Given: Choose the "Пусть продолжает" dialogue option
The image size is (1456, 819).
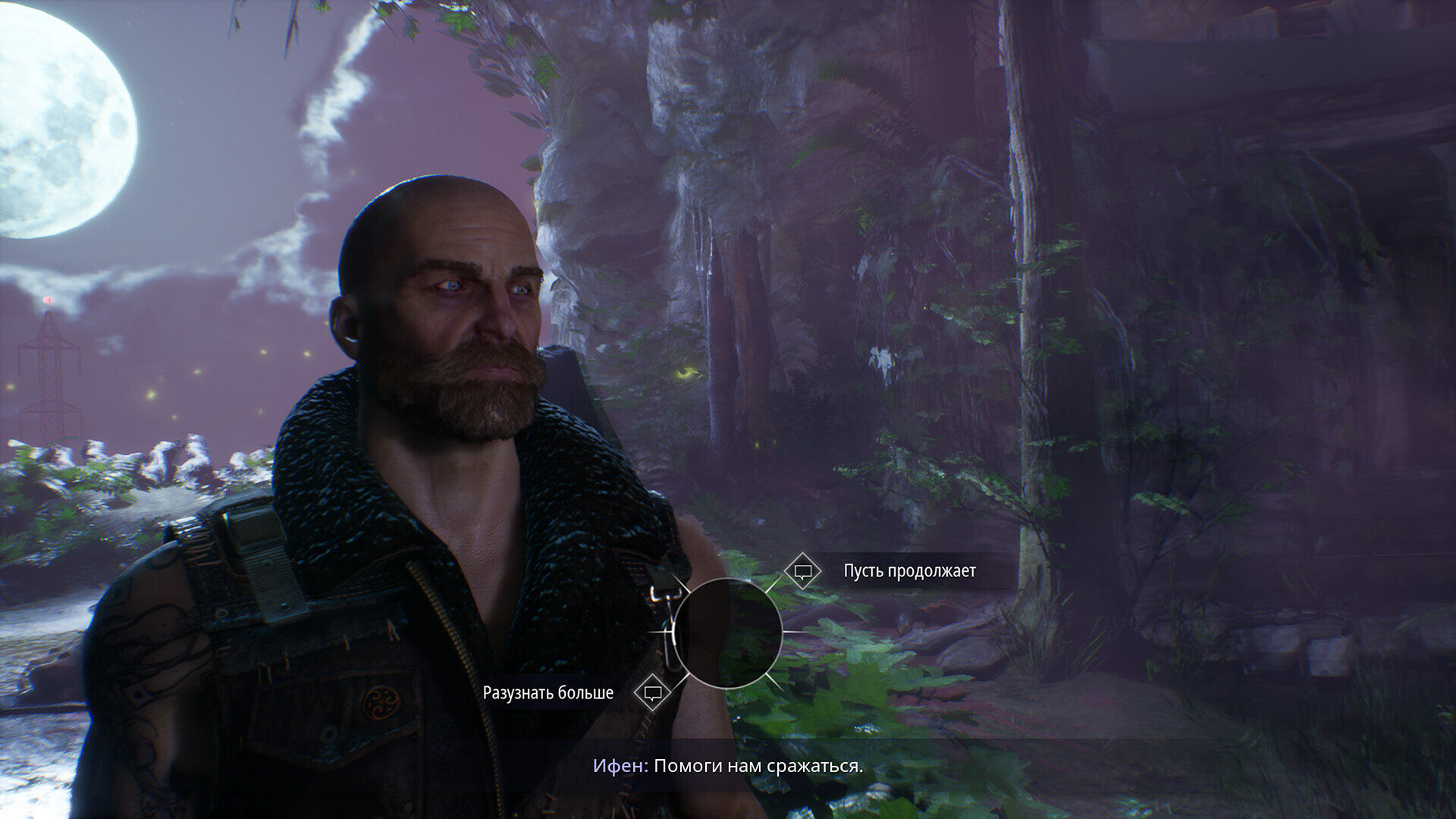Looking at the screenshot, I should click(x=908, y=571).
